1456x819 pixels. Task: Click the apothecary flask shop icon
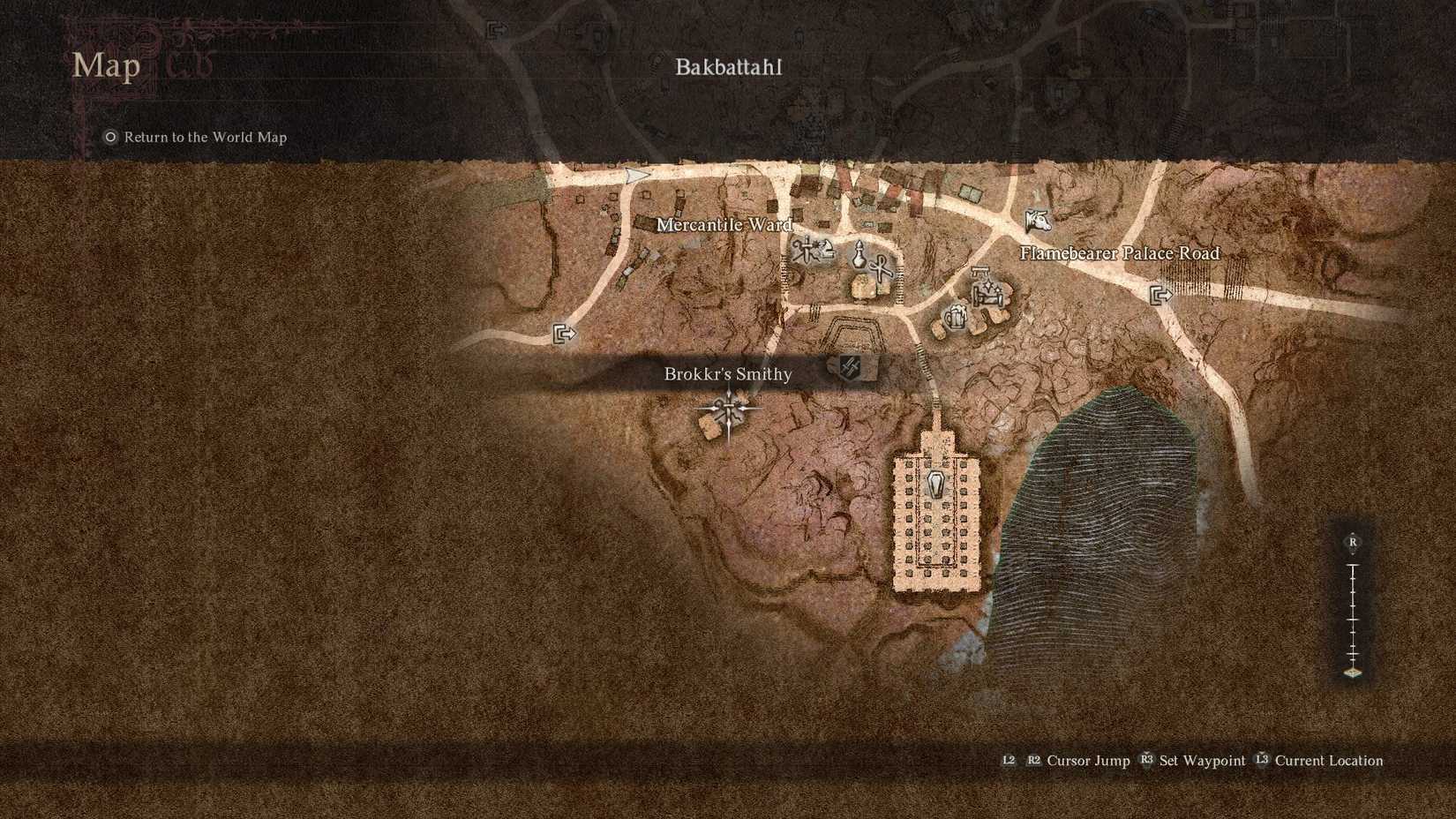[x=859, y=256]
